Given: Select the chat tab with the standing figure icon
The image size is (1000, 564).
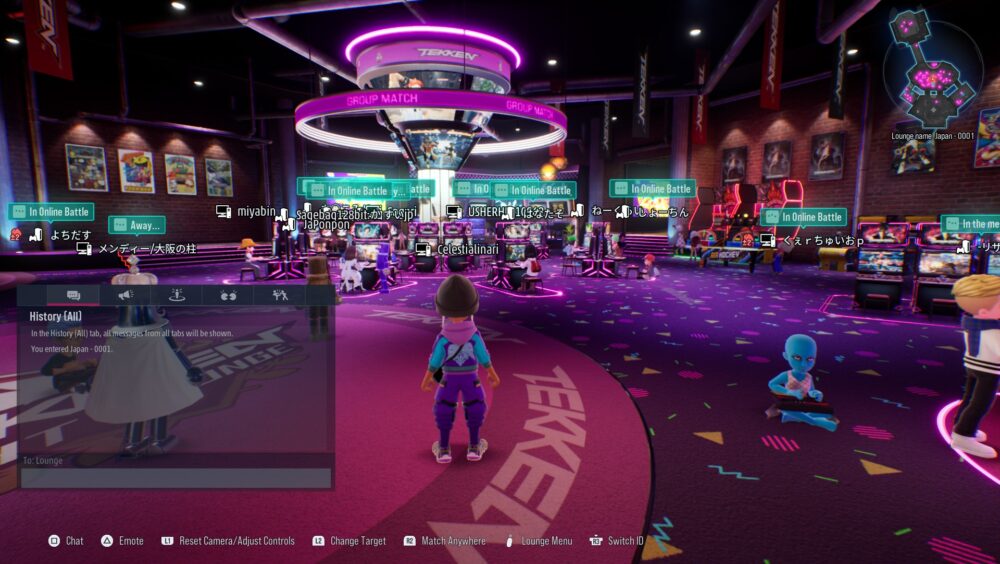Looking at the screenshot, I should pyautogui.click(x=177, y=295).
